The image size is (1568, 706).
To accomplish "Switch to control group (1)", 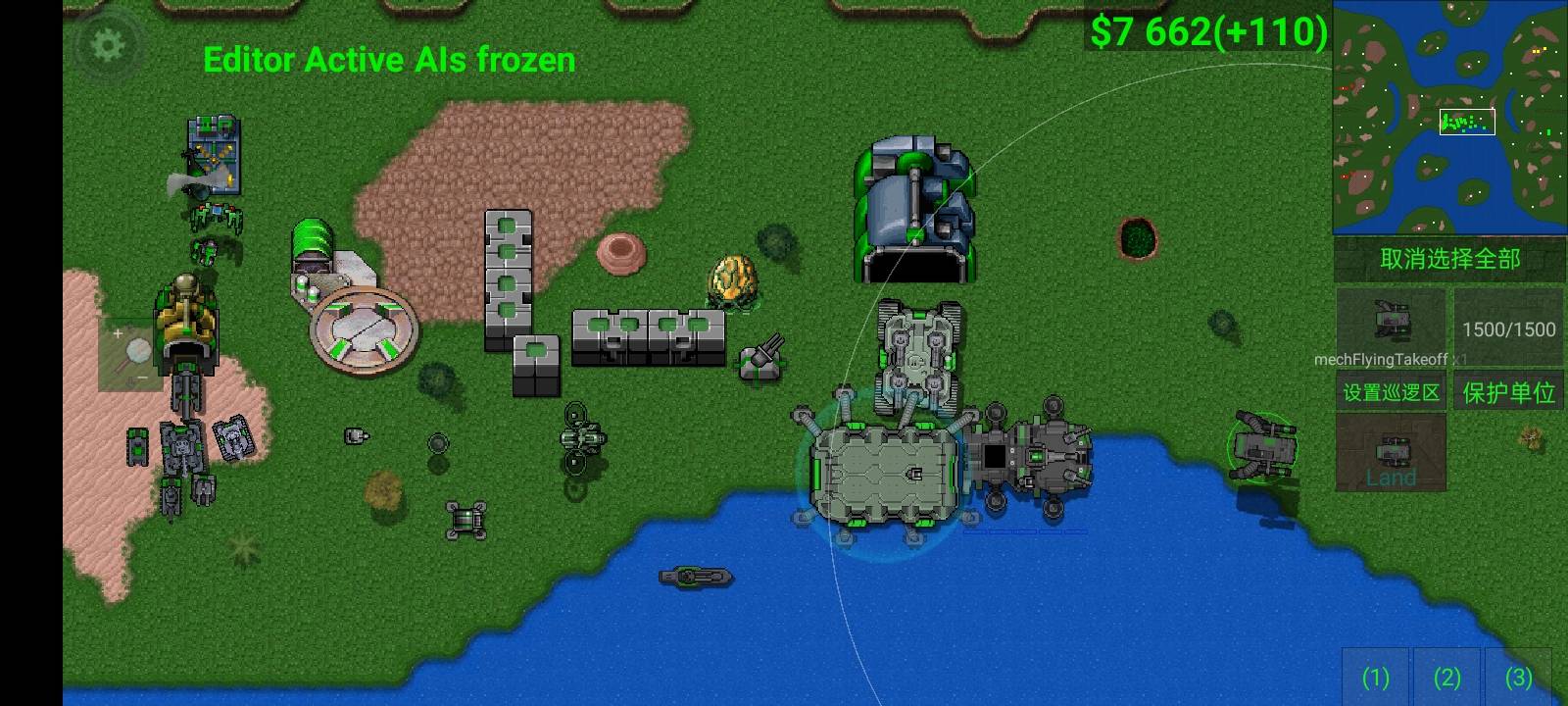I will click(1376, 678).
